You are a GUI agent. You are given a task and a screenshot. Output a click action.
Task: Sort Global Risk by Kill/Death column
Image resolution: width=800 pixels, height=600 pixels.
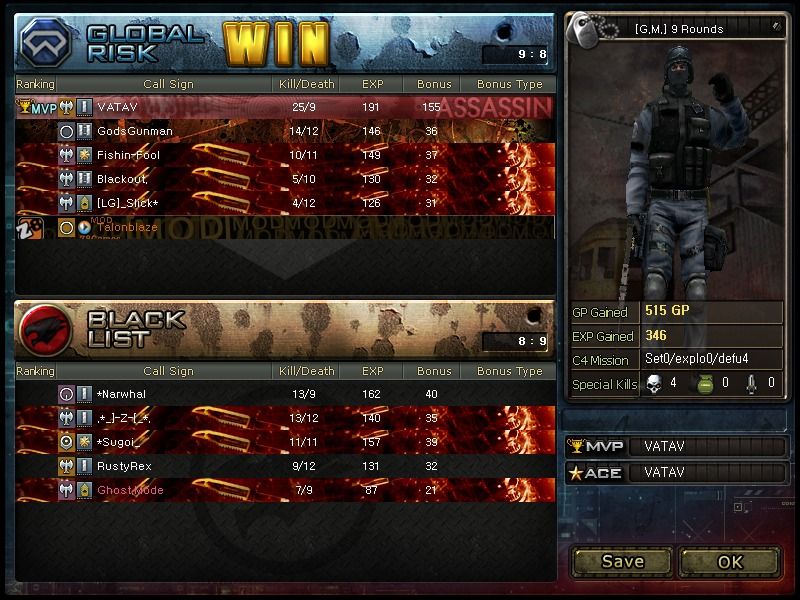click(306, 84)
